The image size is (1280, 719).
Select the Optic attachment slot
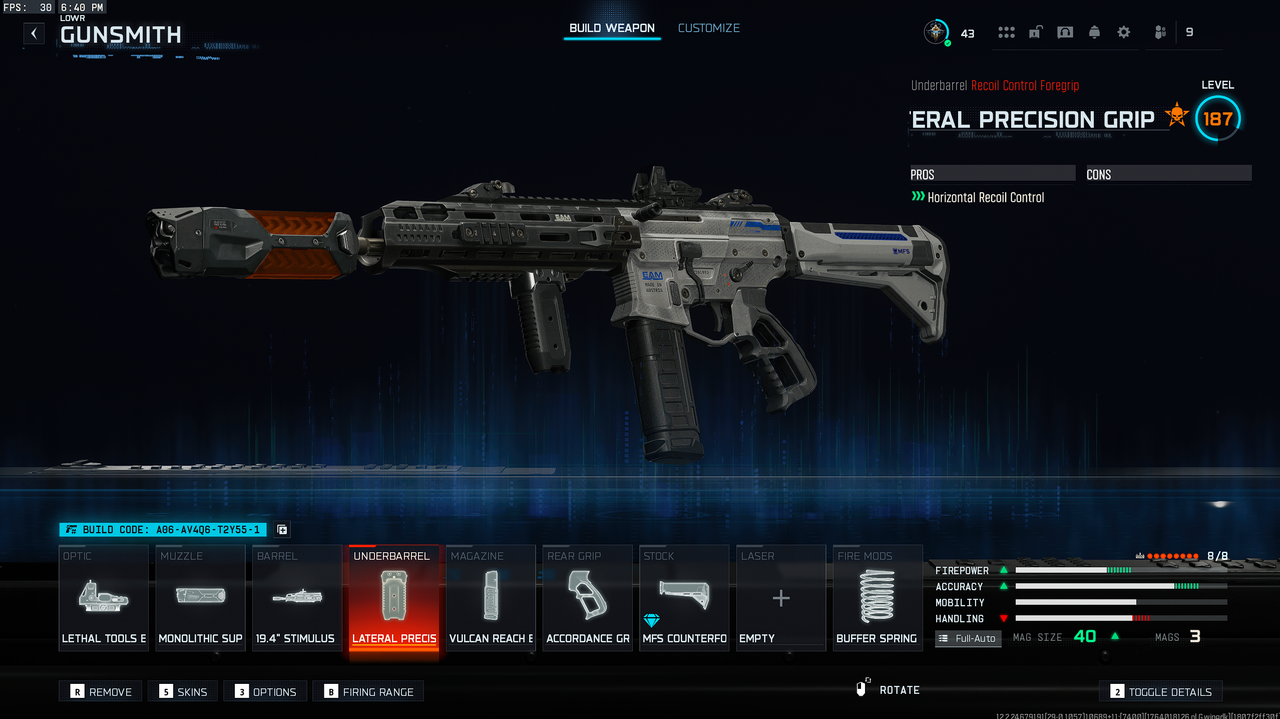[104, 598]
